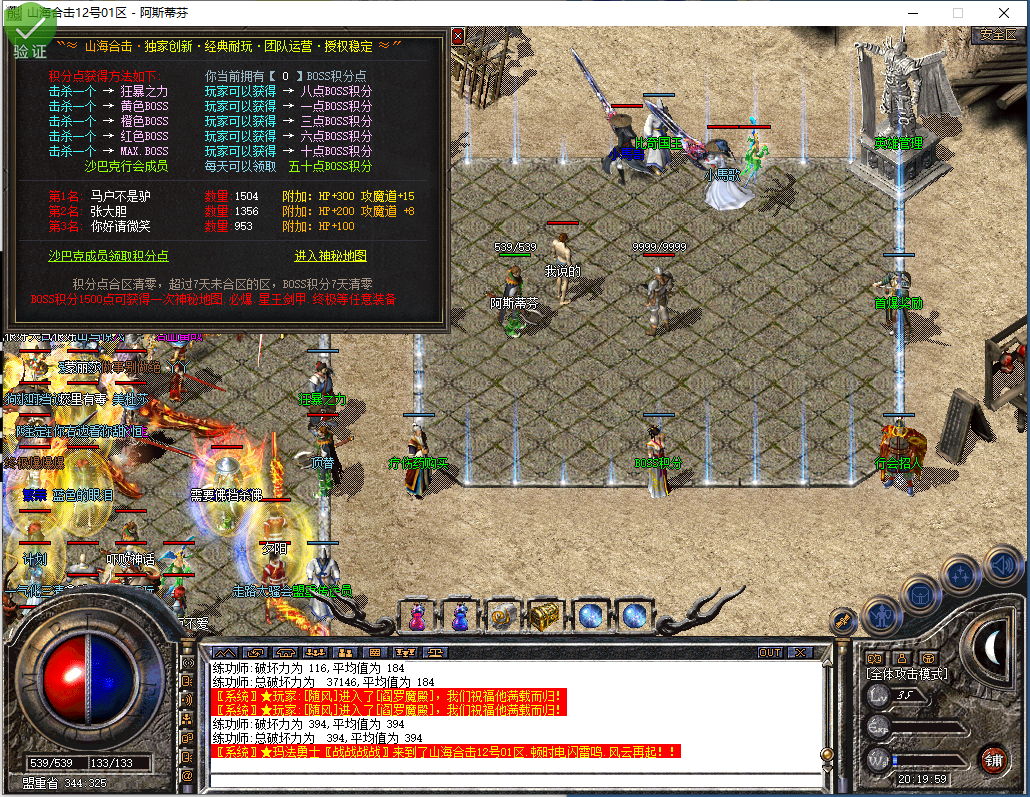The height and width of the screenshot is (797, 1030).
Task: Open the bag inventory round button
Action: [x=921, y=594]
